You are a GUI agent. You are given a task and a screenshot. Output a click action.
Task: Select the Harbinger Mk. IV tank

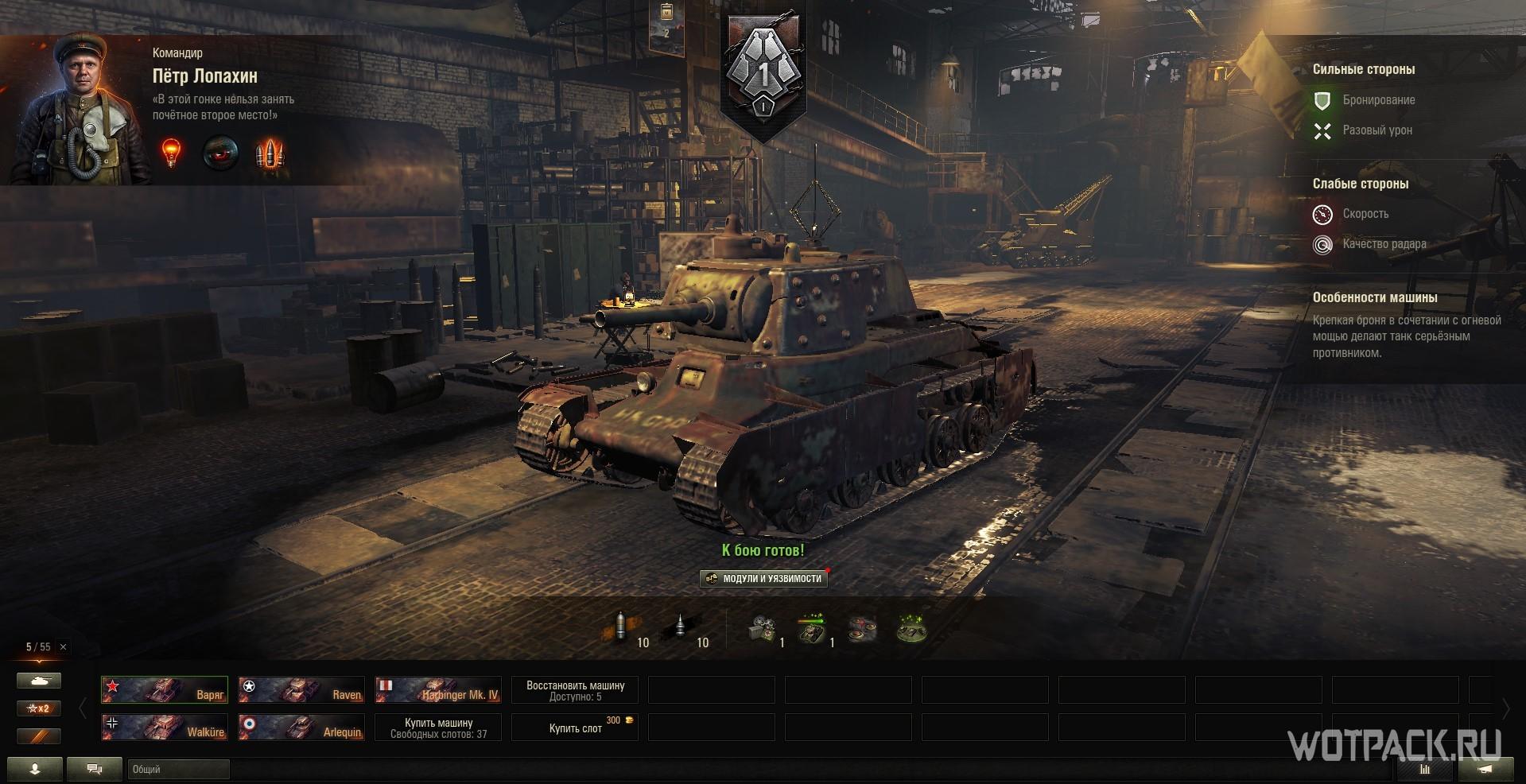pyautogui.click(x=438, y=689)
